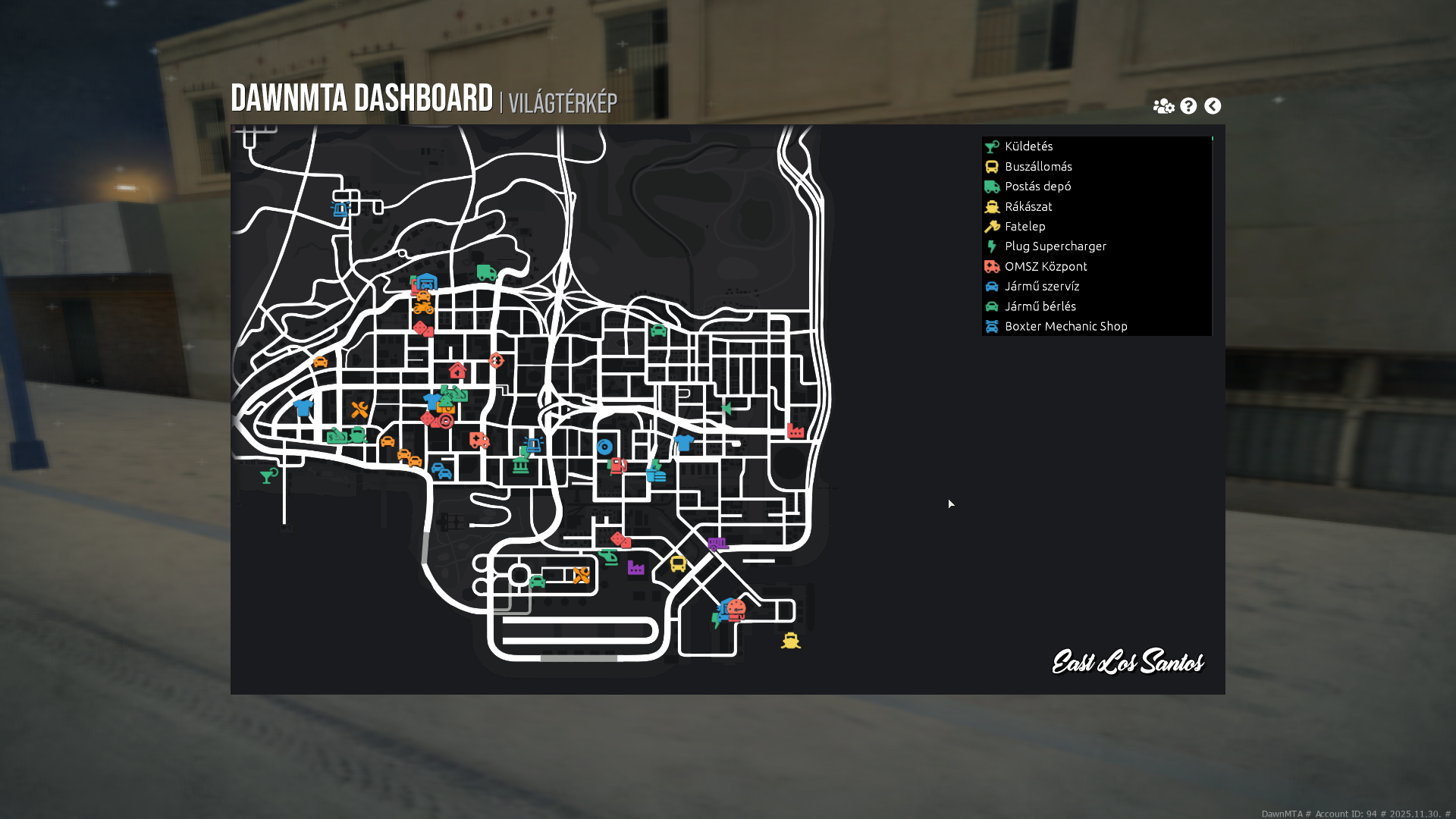Select the Boxter Mechanic Shop entry
The height and width of the screenshot is (819, 1456).
pyautogui.click(x=1065, y=326)
